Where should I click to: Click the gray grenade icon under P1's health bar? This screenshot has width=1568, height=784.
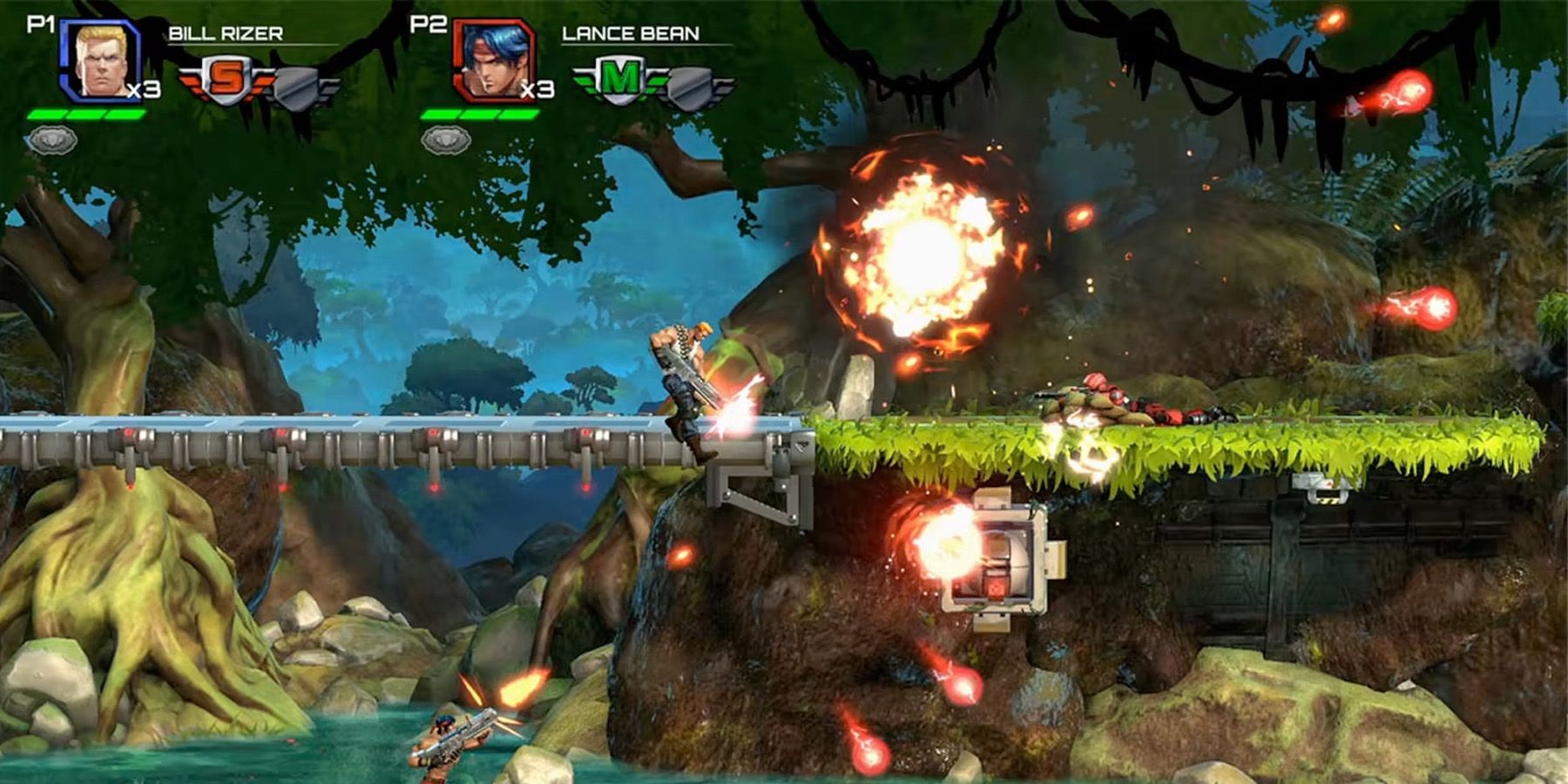(52, 139)
